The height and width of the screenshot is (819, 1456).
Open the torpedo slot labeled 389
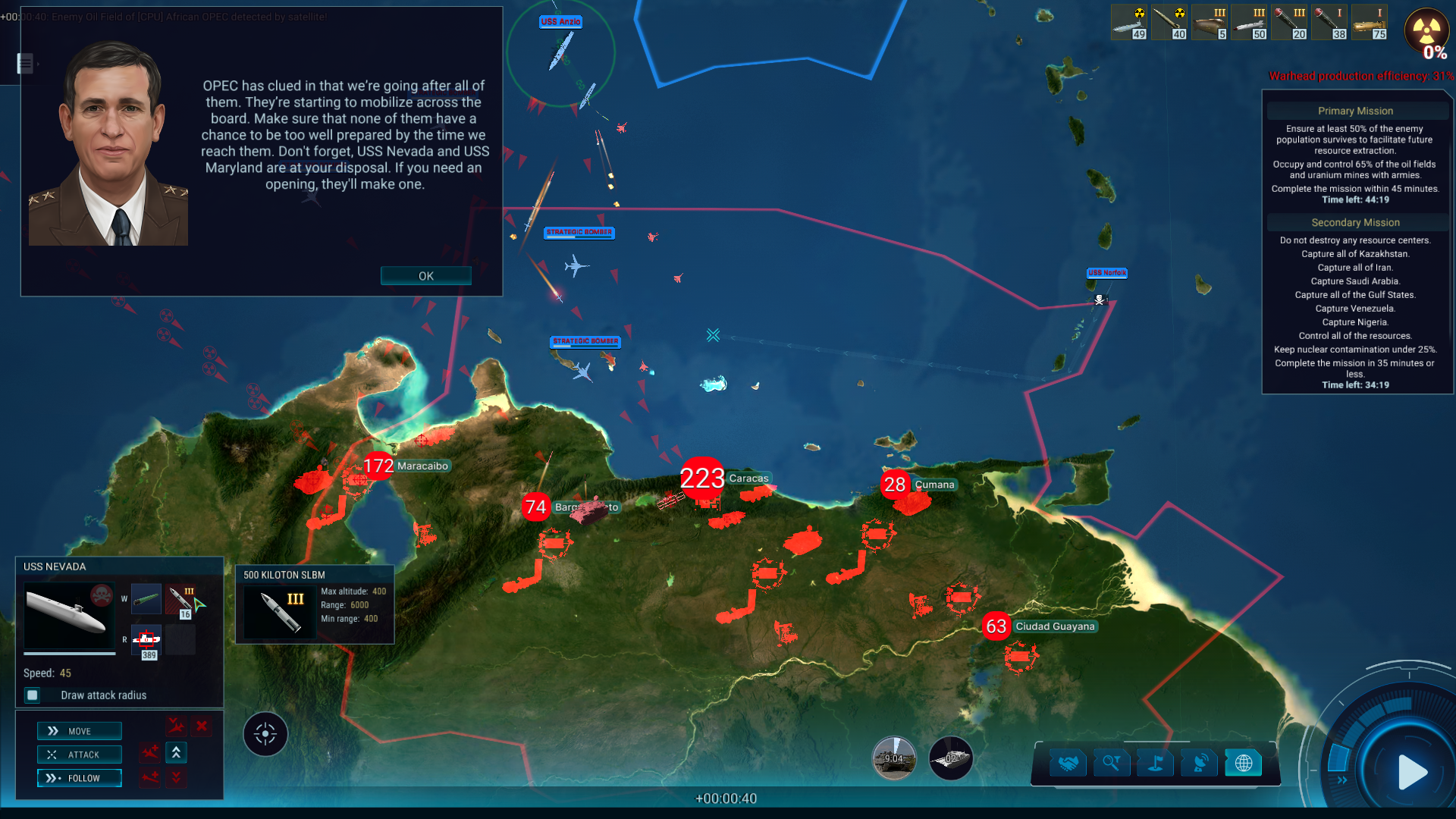146,640
